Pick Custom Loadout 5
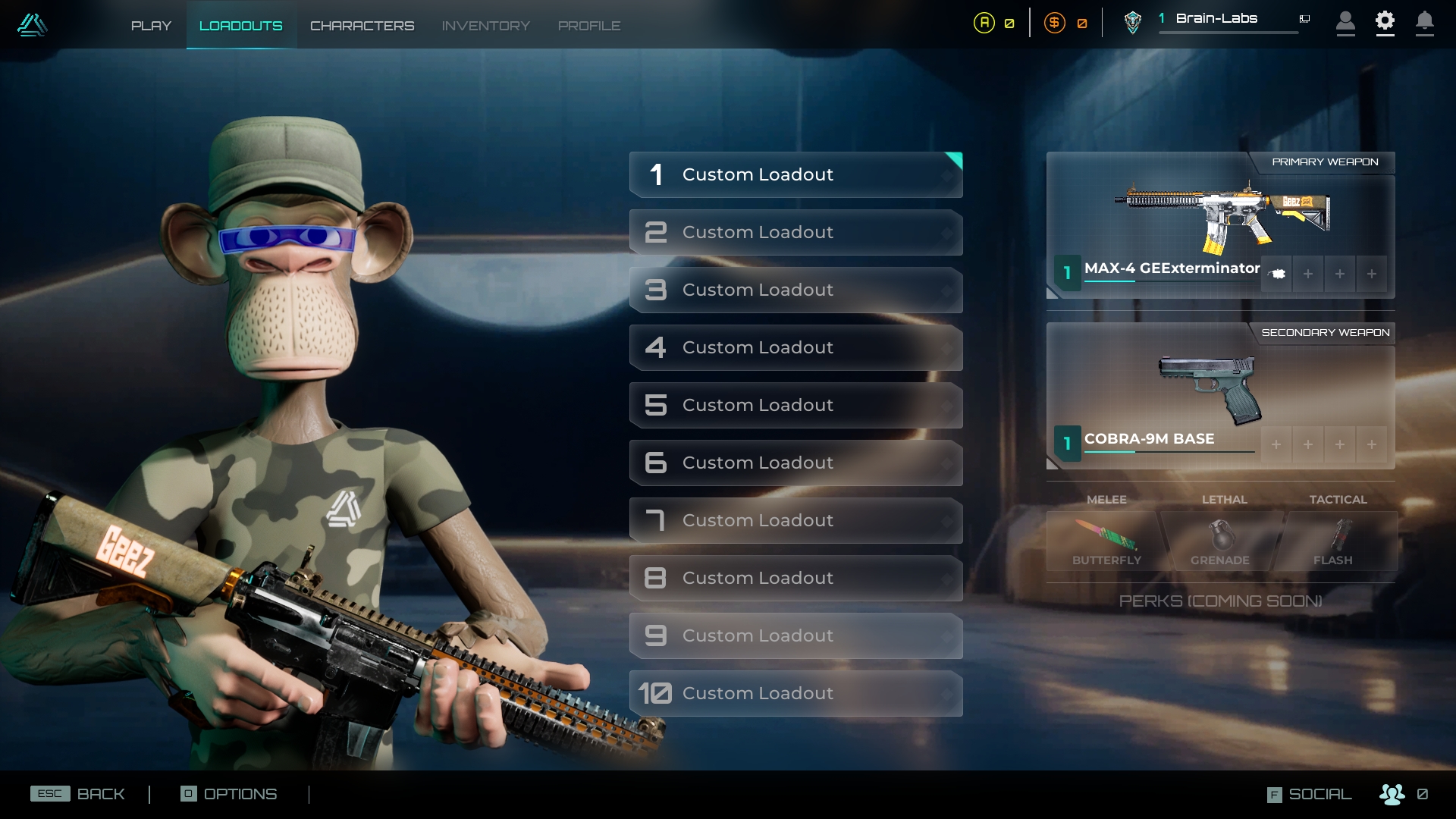This screenshot has width=1456, height=819. pyautogui.click(x=795, y=406)
